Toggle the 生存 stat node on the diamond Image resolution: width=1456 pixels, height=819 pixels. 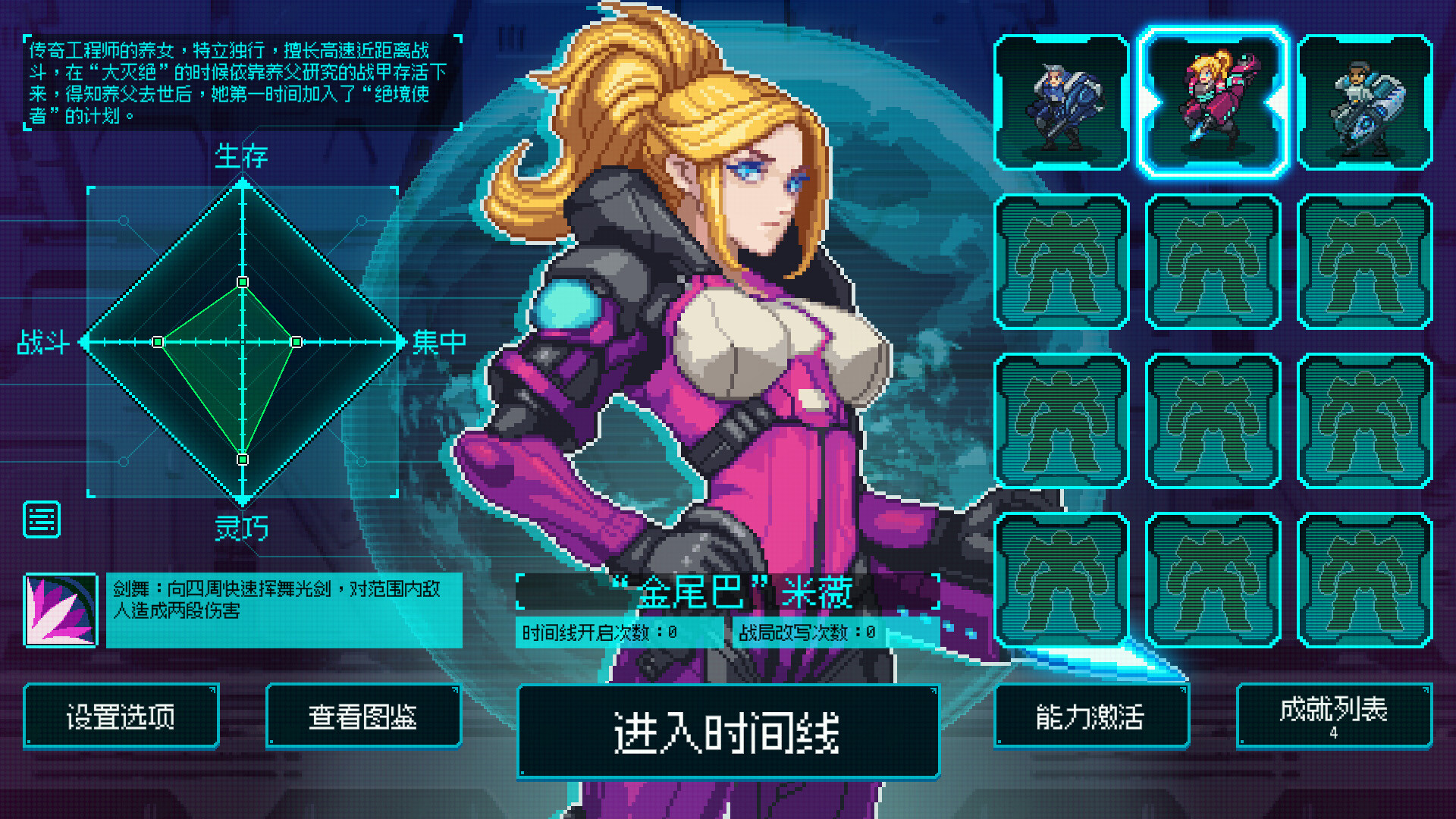click(x=243, y=281)
